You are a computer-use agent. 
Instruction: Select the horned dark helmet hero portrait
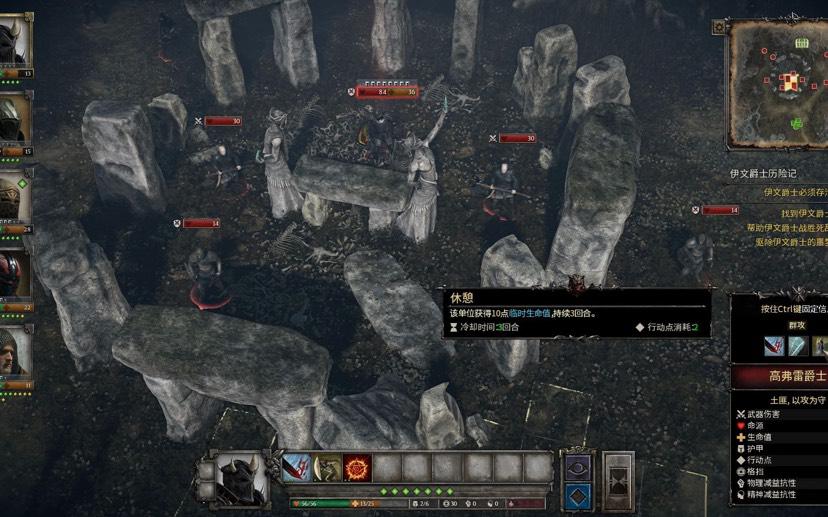tap(15, 42)
